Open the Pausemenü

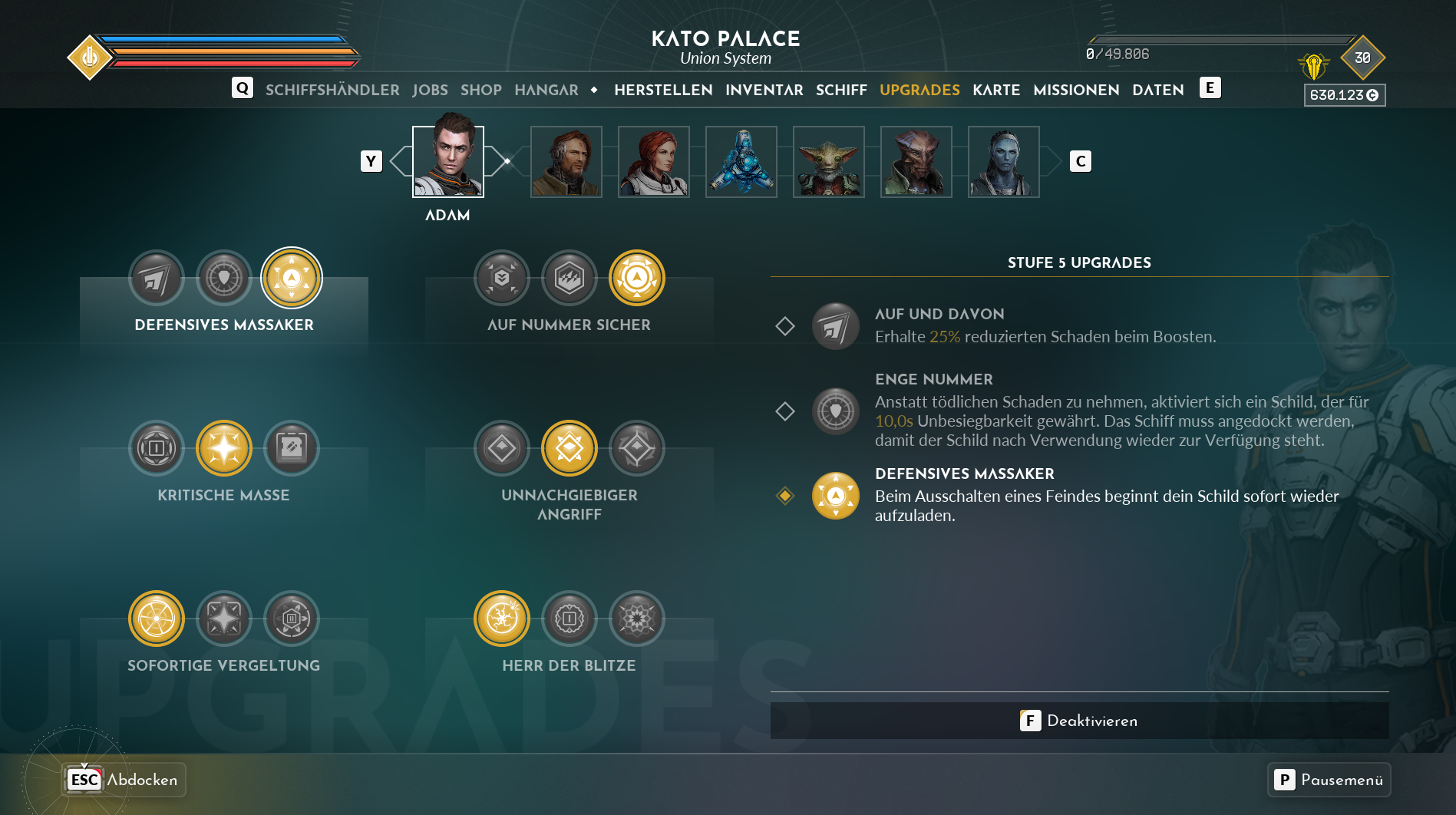coord(1329,780)
